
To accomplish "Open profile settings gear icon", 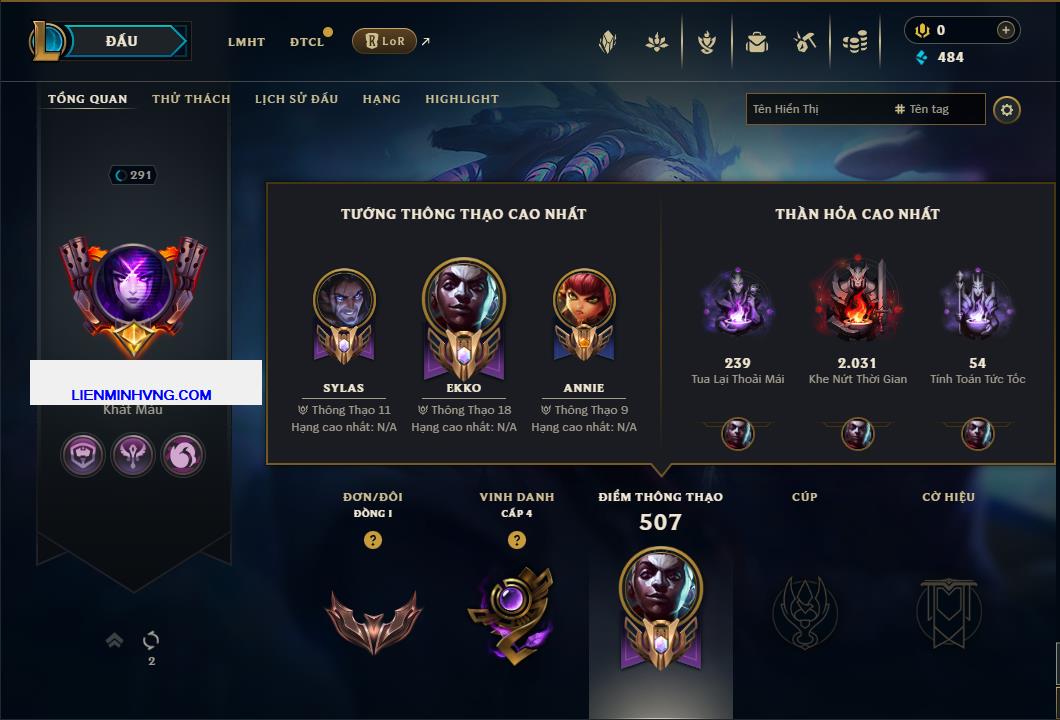I will [x=1007, y=109].
